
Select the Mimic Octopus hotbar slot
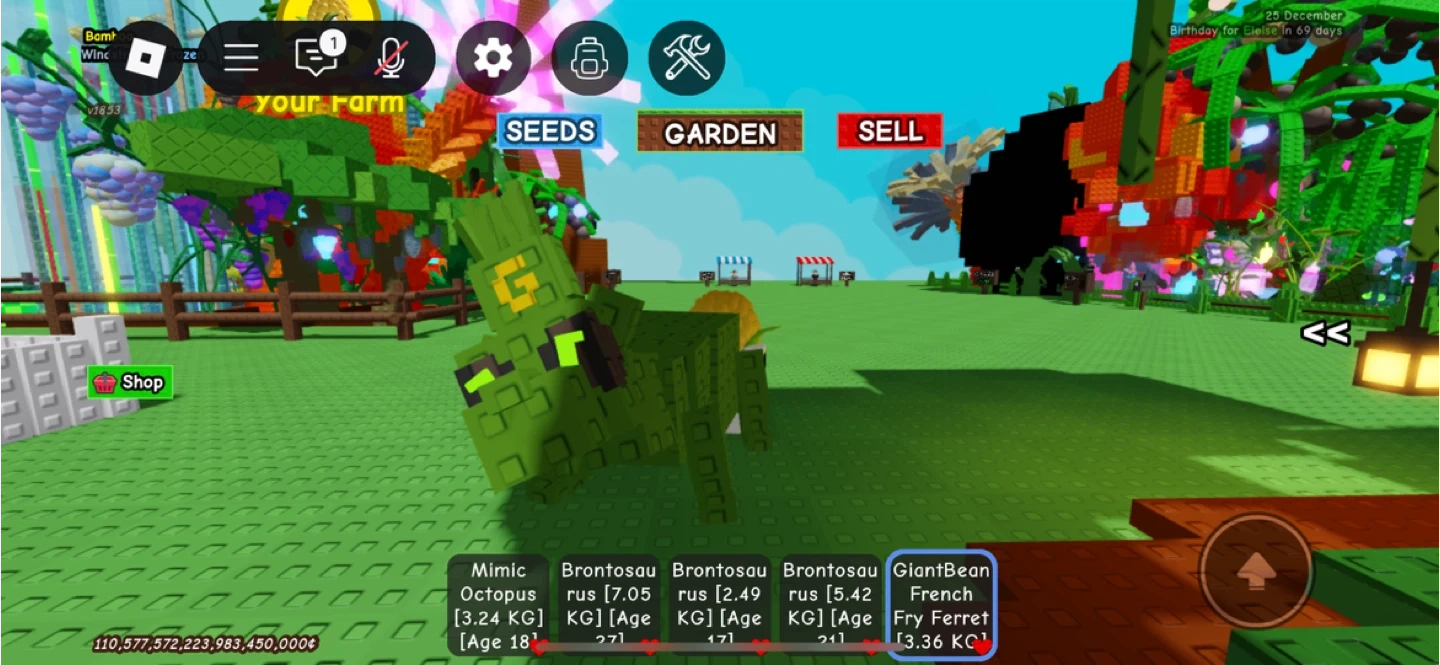[498, 604]
